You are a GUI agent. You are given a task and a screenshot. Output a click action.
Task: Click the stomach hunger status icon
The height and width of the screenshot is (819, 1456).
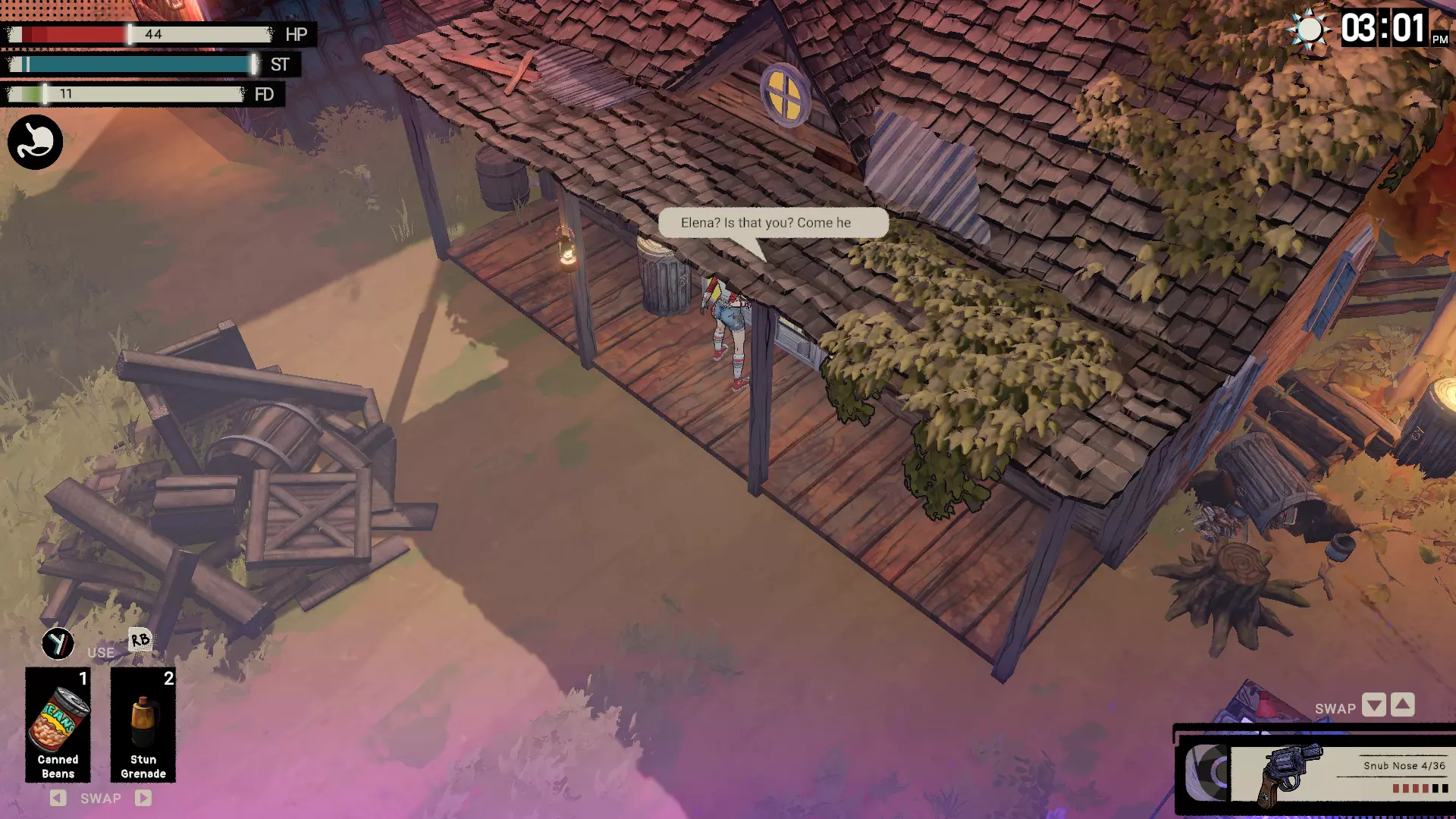pos(36,142)
